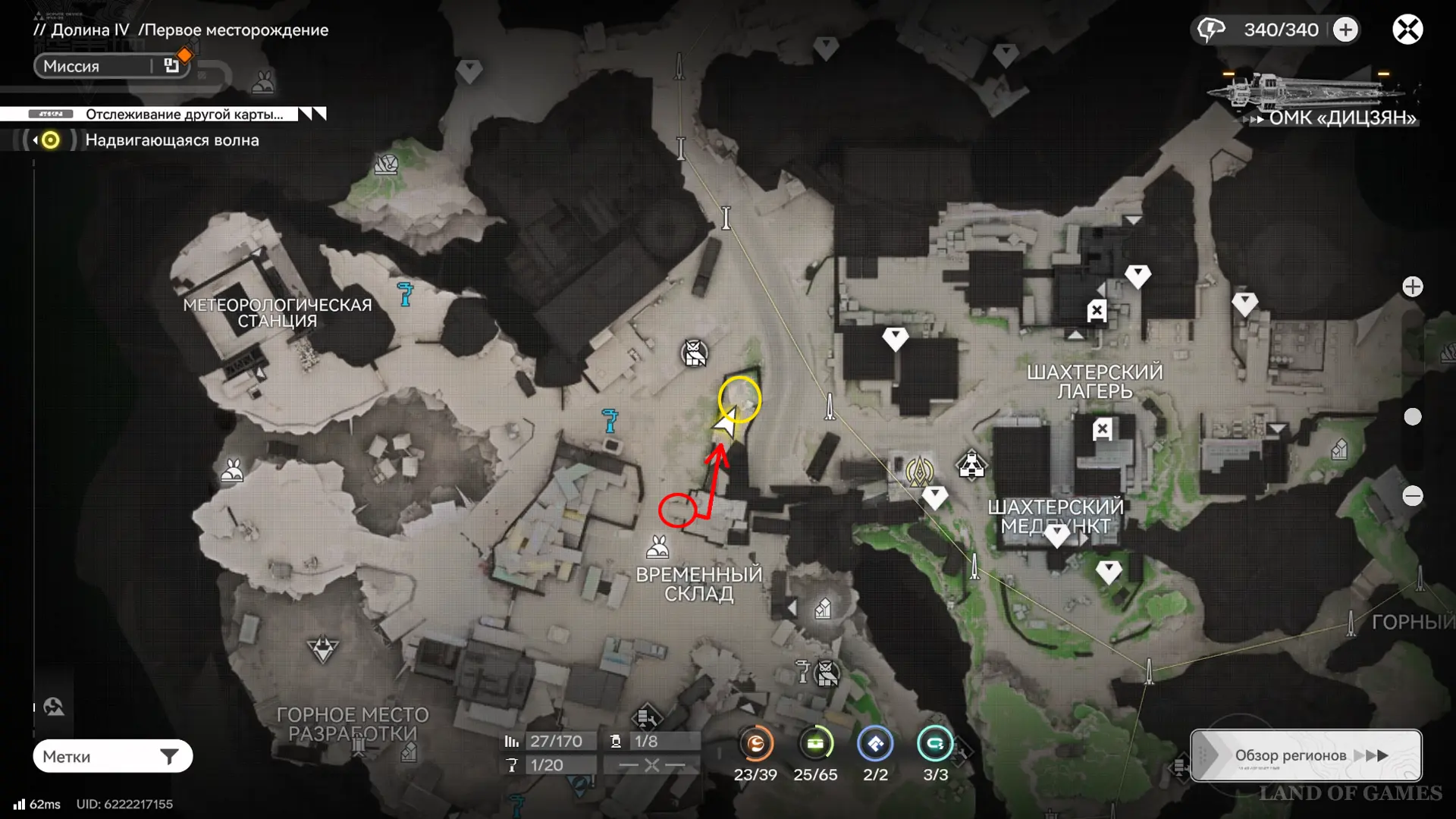Select the blue pipe marker near meteorological station
This screenshot has height=819, width=1456.
(406, 293)
